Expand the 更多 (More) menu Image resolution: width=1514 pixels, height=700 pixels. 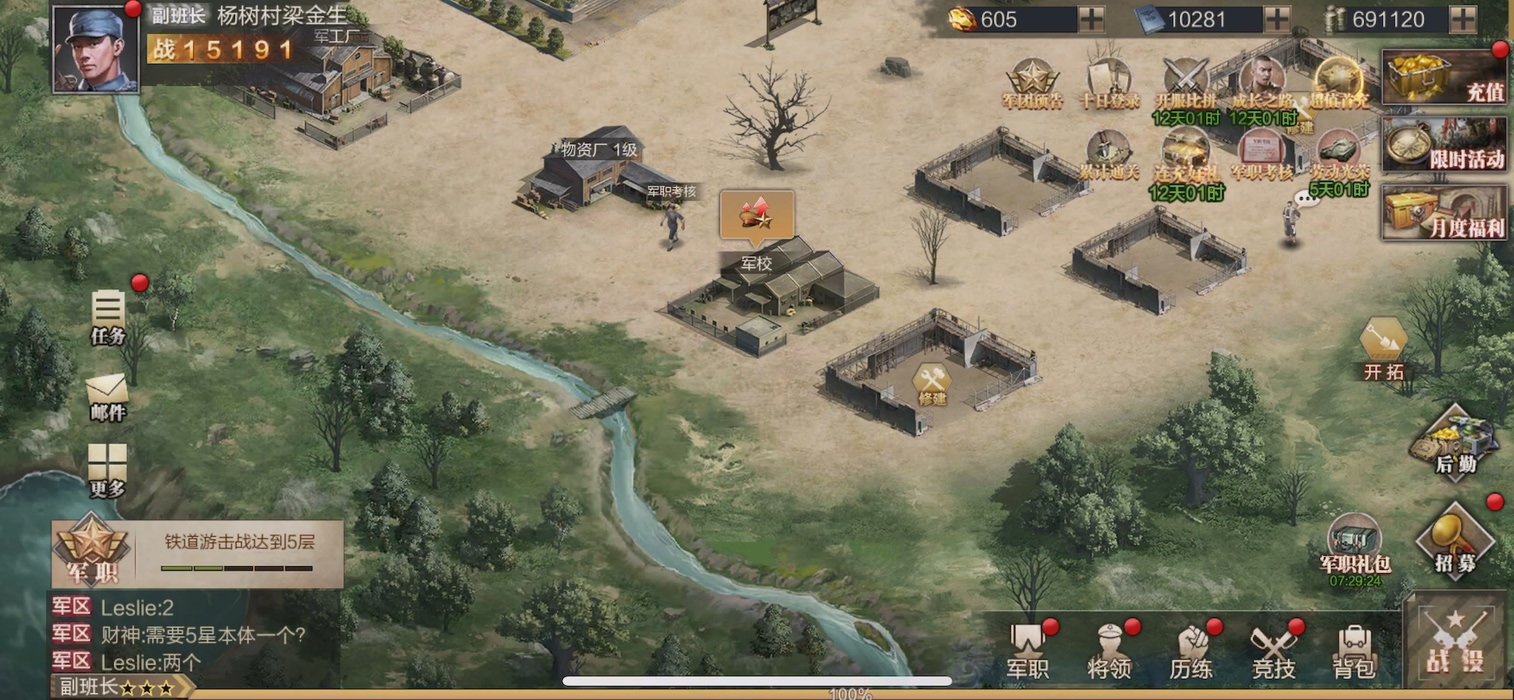point(107,470)
